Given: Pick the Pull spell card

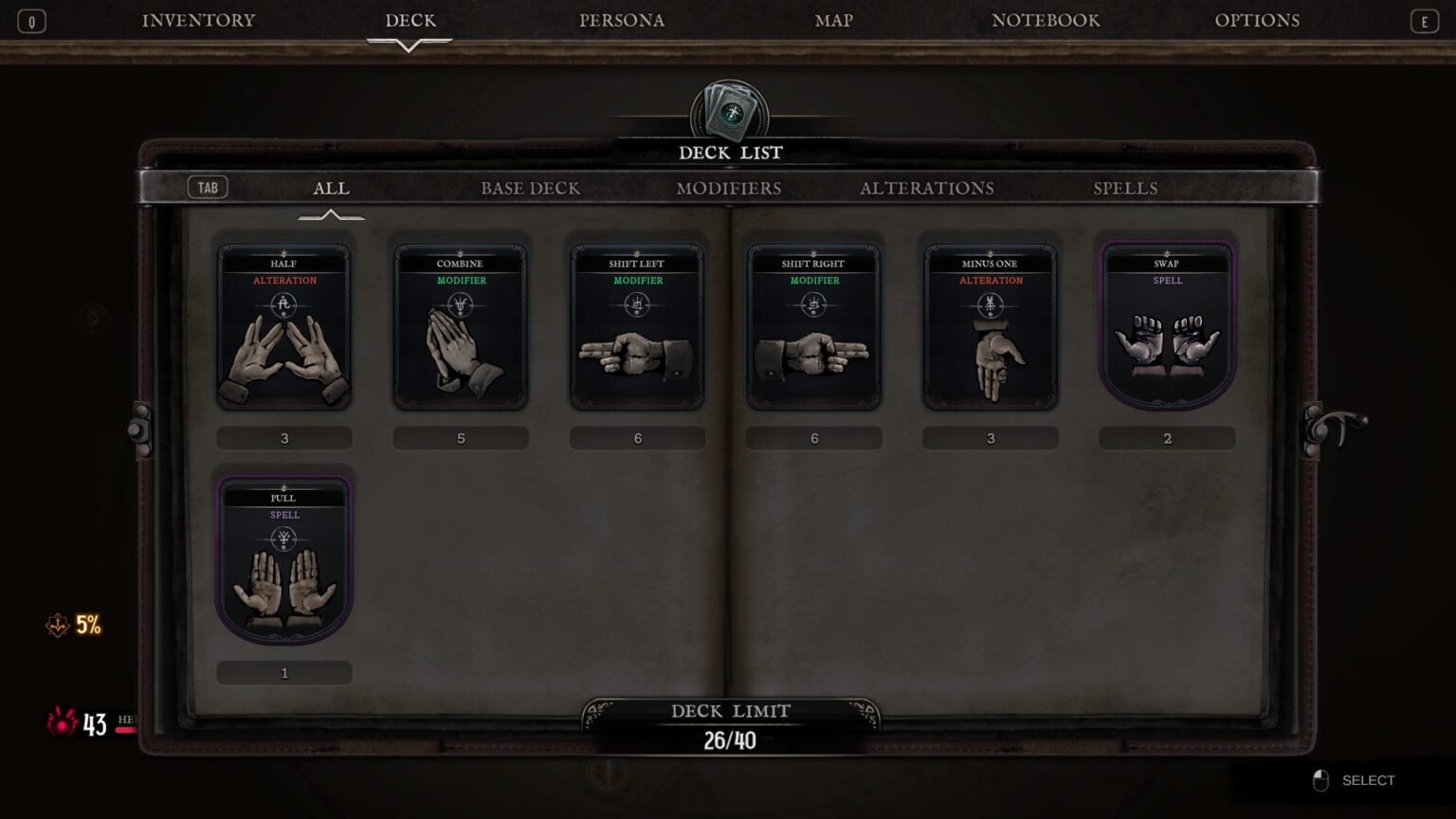Looking at the screenshot, I should [x=284, y=561].
